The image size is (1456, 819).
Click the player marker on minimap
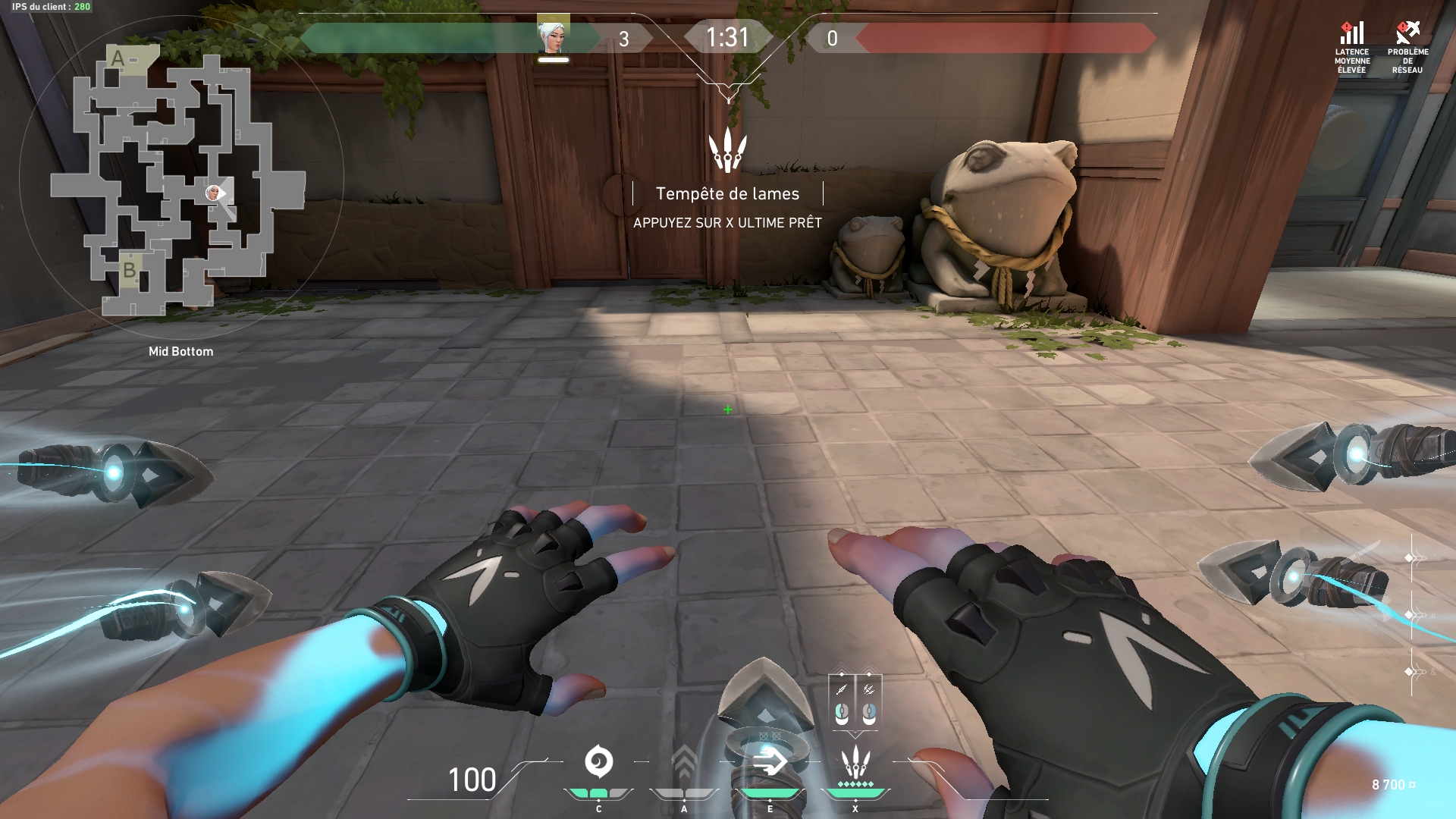213,193
